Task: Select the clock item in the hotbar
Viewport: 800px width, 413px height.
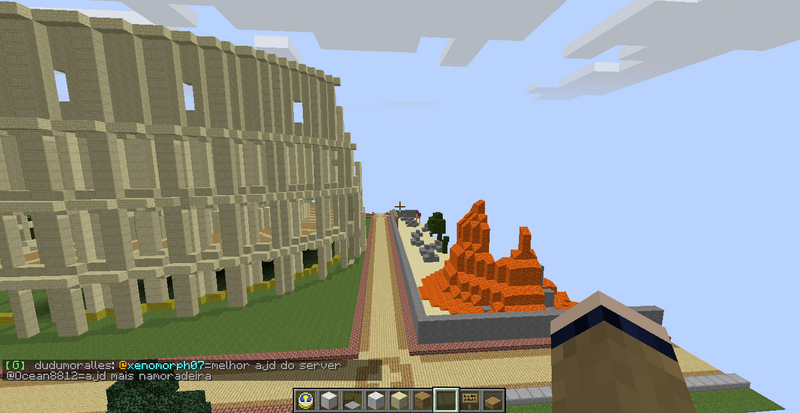Action: click(x=305, y=401)
